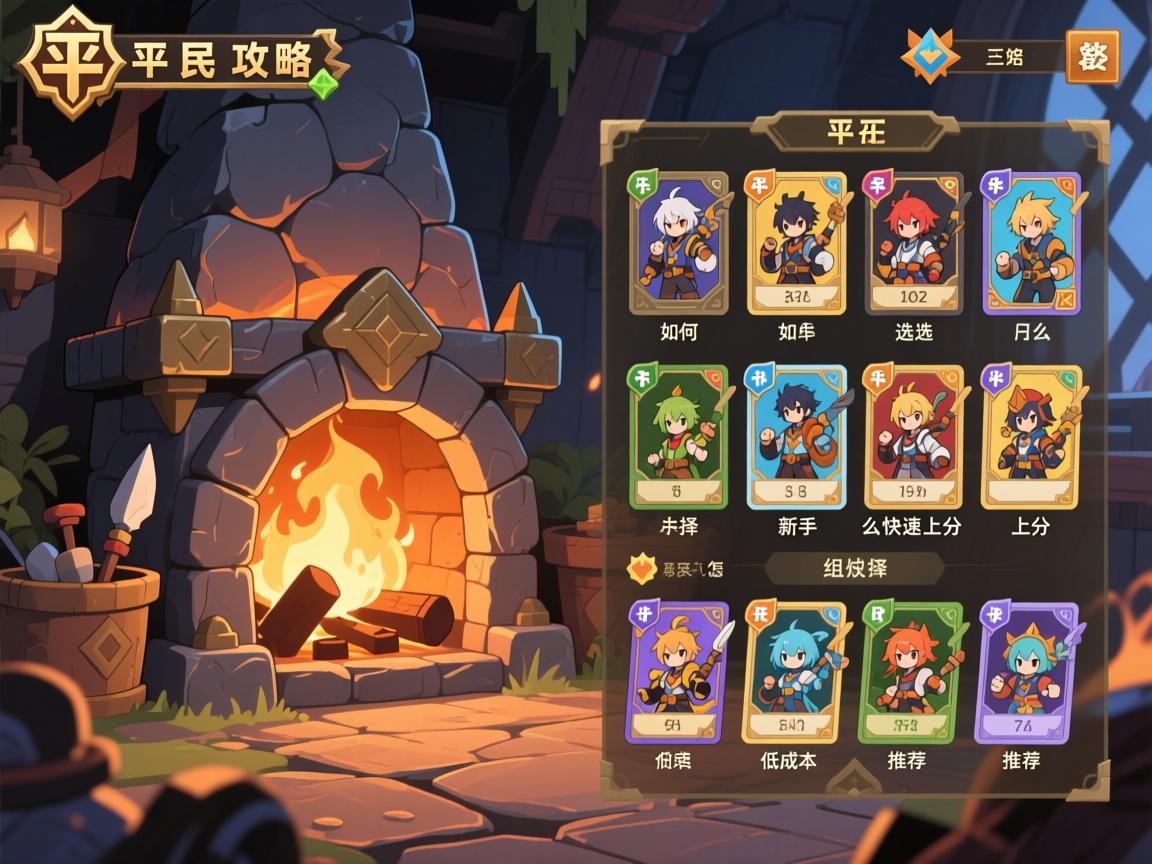Open the 么快速上分 blond hero card

913,437
